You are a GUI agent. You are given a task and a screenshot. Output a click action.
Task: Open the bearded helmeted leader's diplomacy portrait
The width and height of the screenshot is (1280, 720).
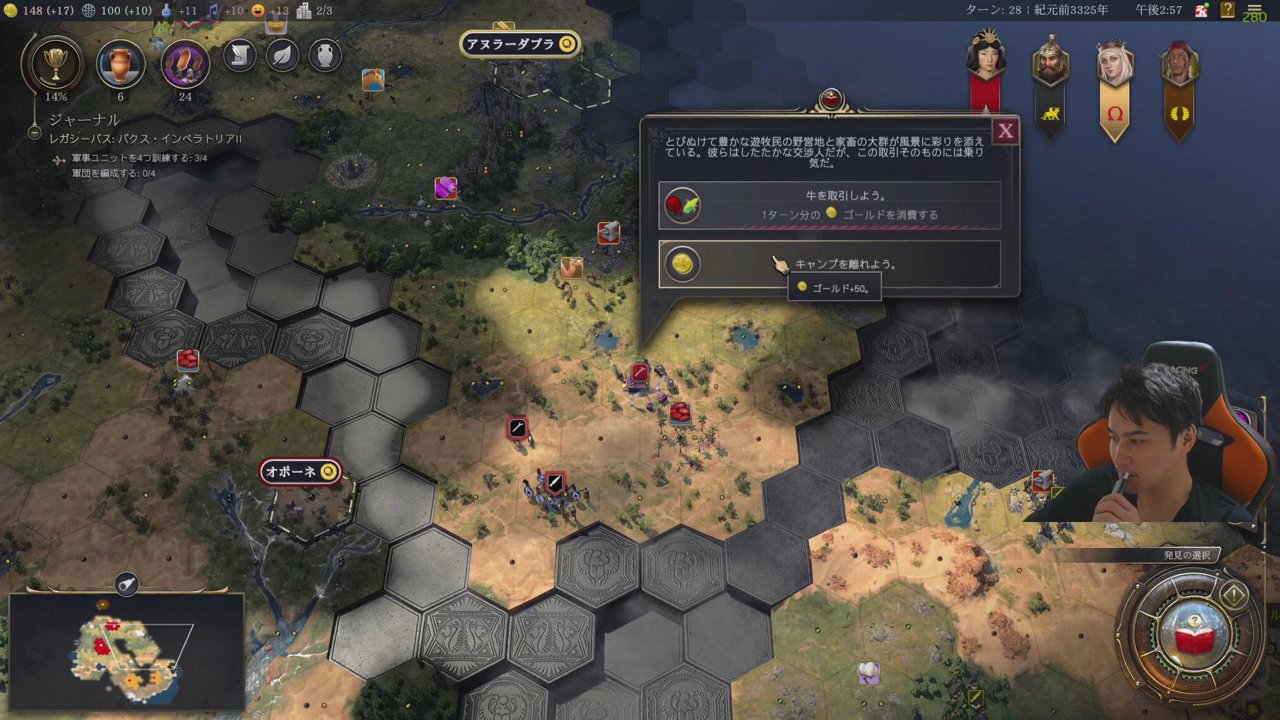pyautogui.click(x=1050, y=62)
